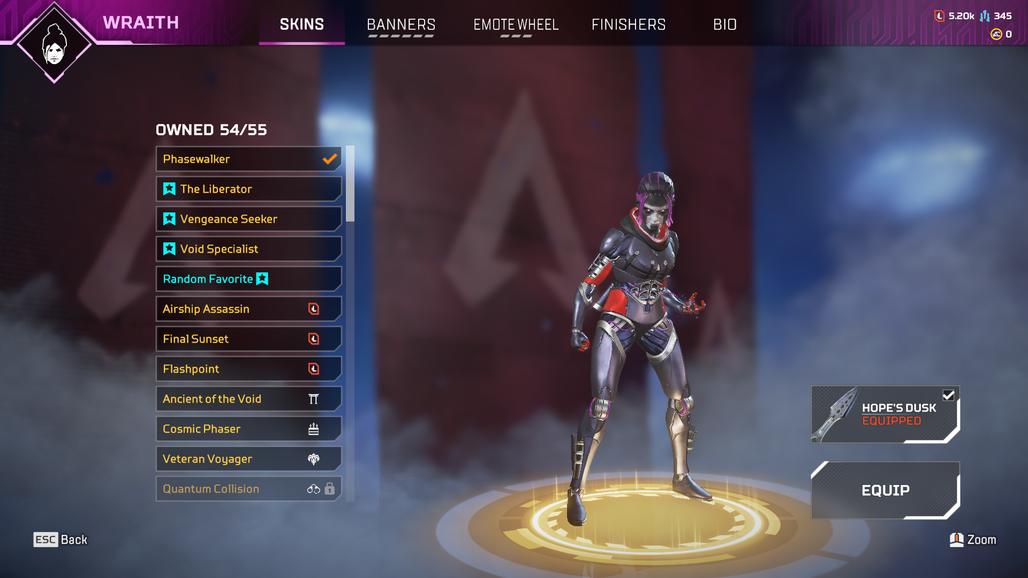This screenshot has height=578, width=1028.
Task: Open the Emote Wheel tab
Action: (515, 25)
